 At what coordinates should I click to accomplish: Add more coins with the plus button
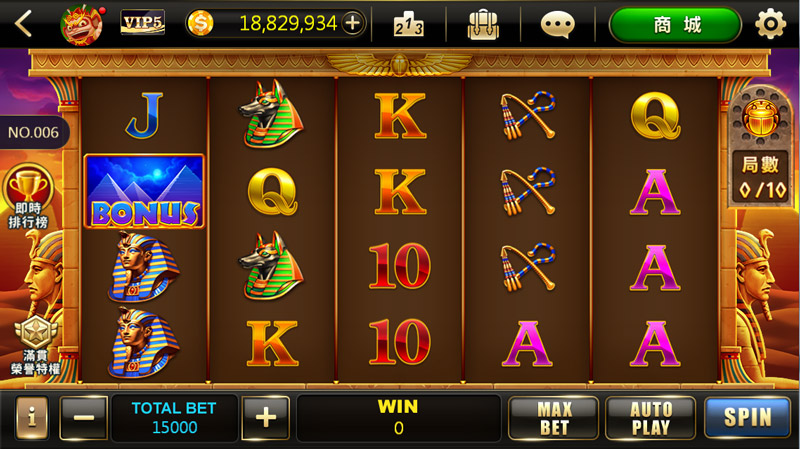[353, 23]
